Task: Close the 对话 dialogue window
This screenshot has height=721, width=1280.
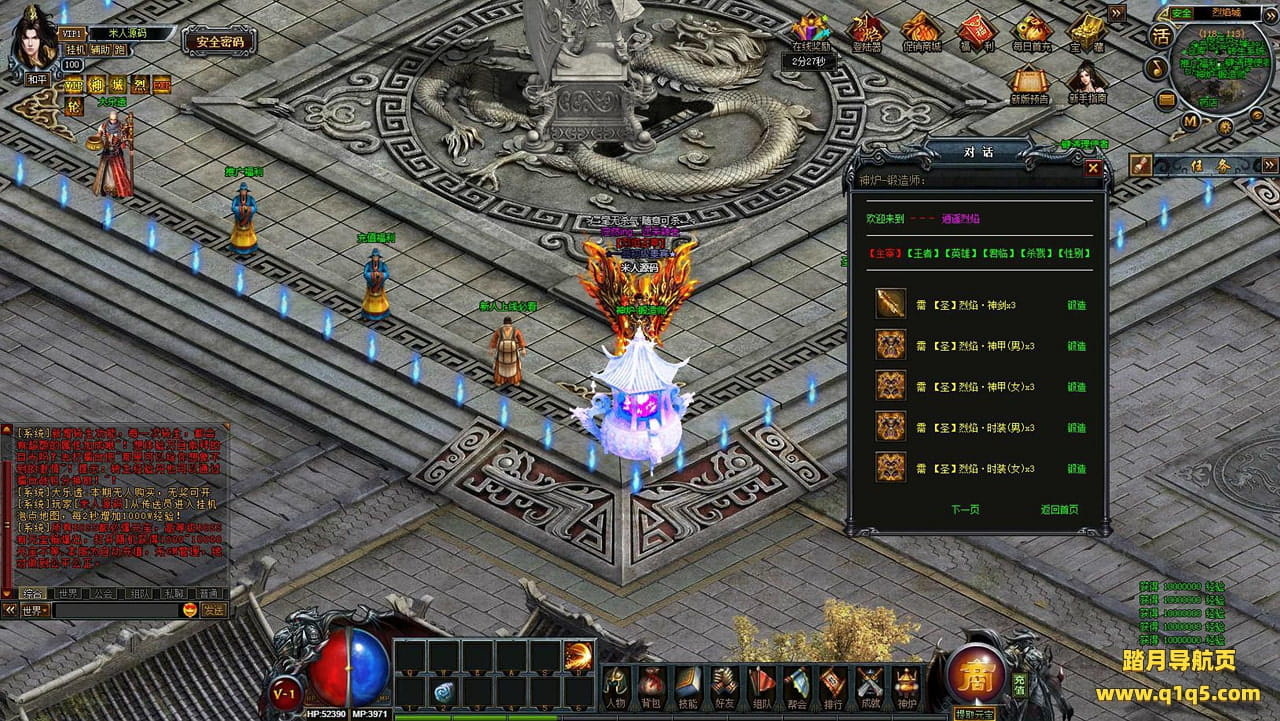Action: 1093,168
